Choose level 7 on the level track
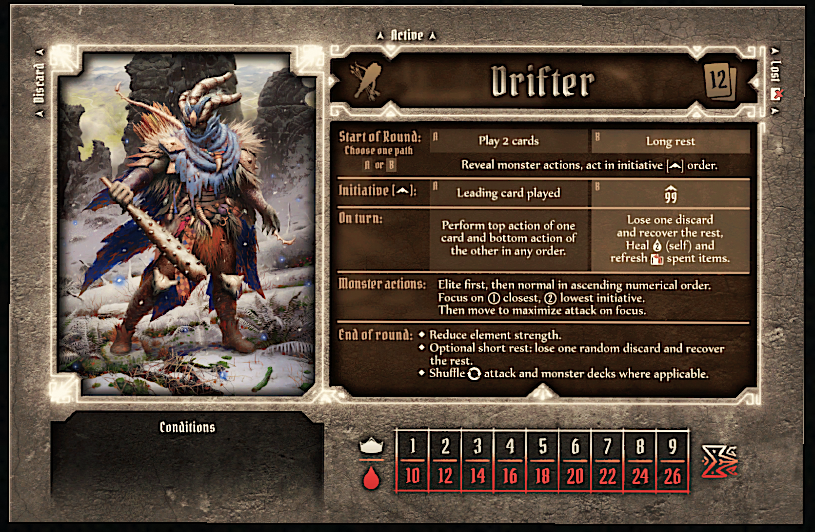Viewport: 815px width, 532px height. coord(607,445)
